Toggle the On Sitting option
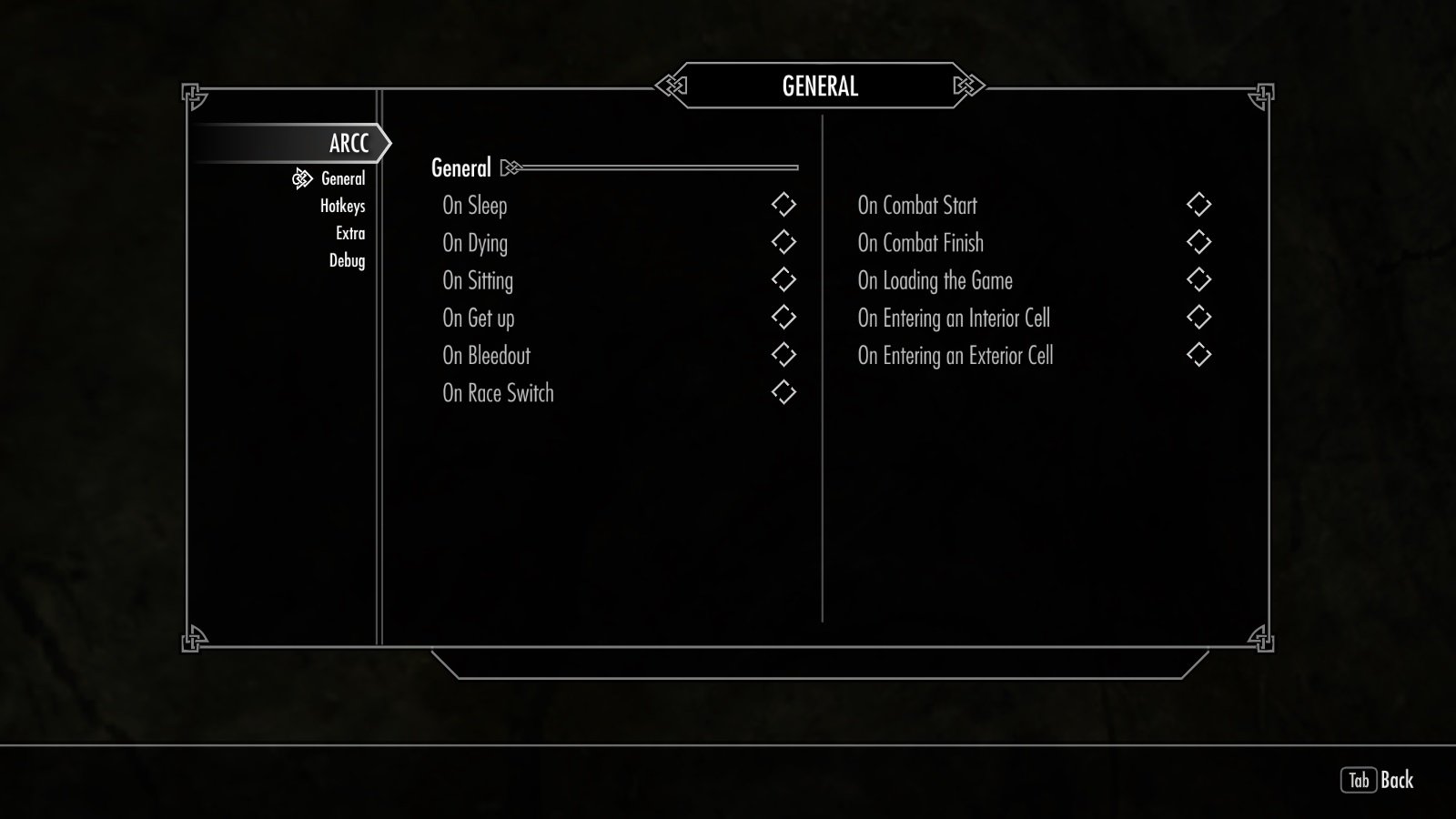The height and width of the screenshot is (819, 1456). pos(784,280)
